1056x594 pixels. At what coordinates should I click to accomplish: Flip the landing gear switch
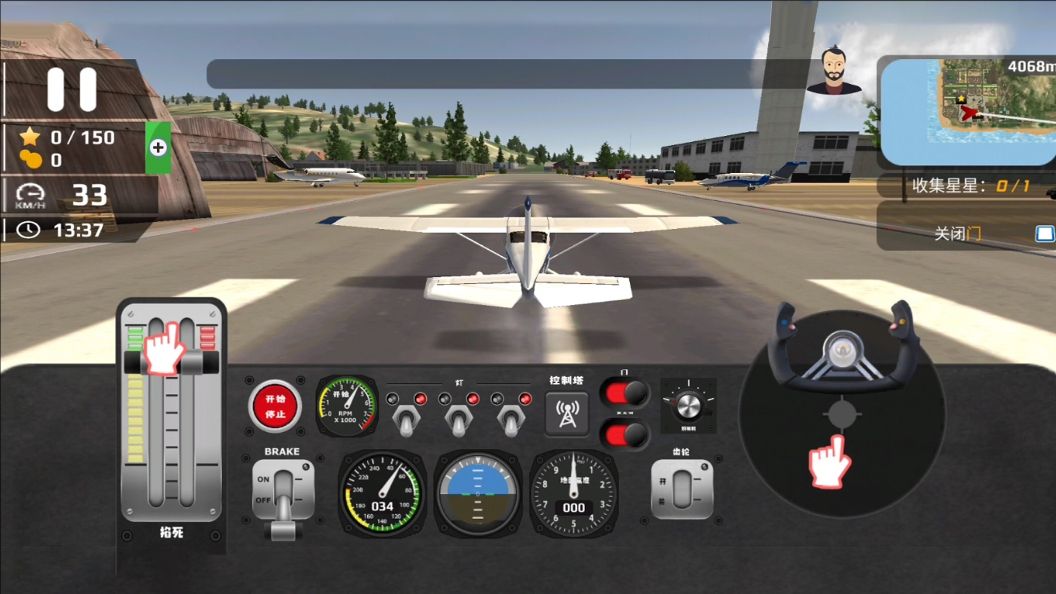coord(682,489)
